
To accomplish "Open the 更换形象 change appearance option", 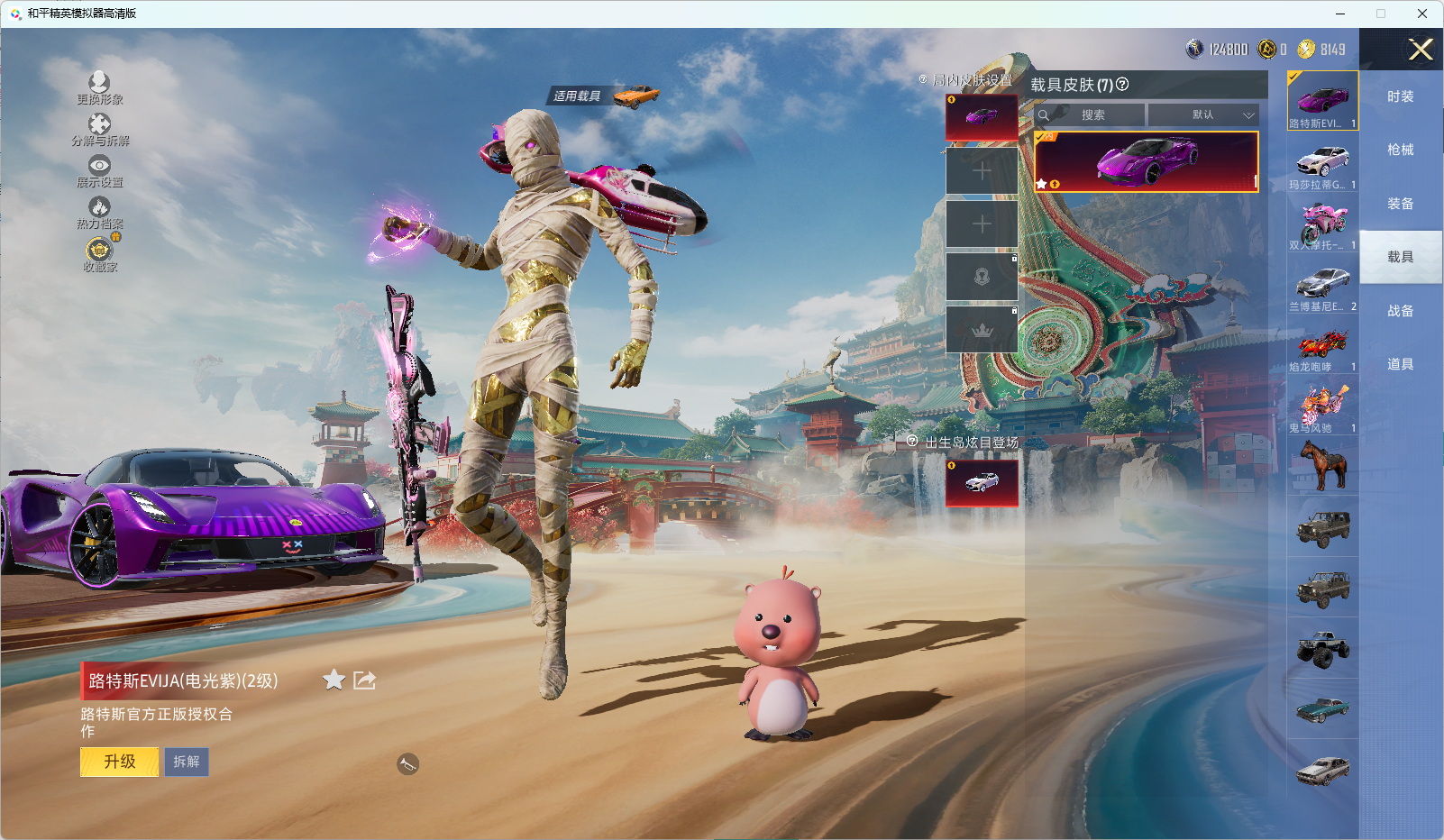I will pos(99,87).
